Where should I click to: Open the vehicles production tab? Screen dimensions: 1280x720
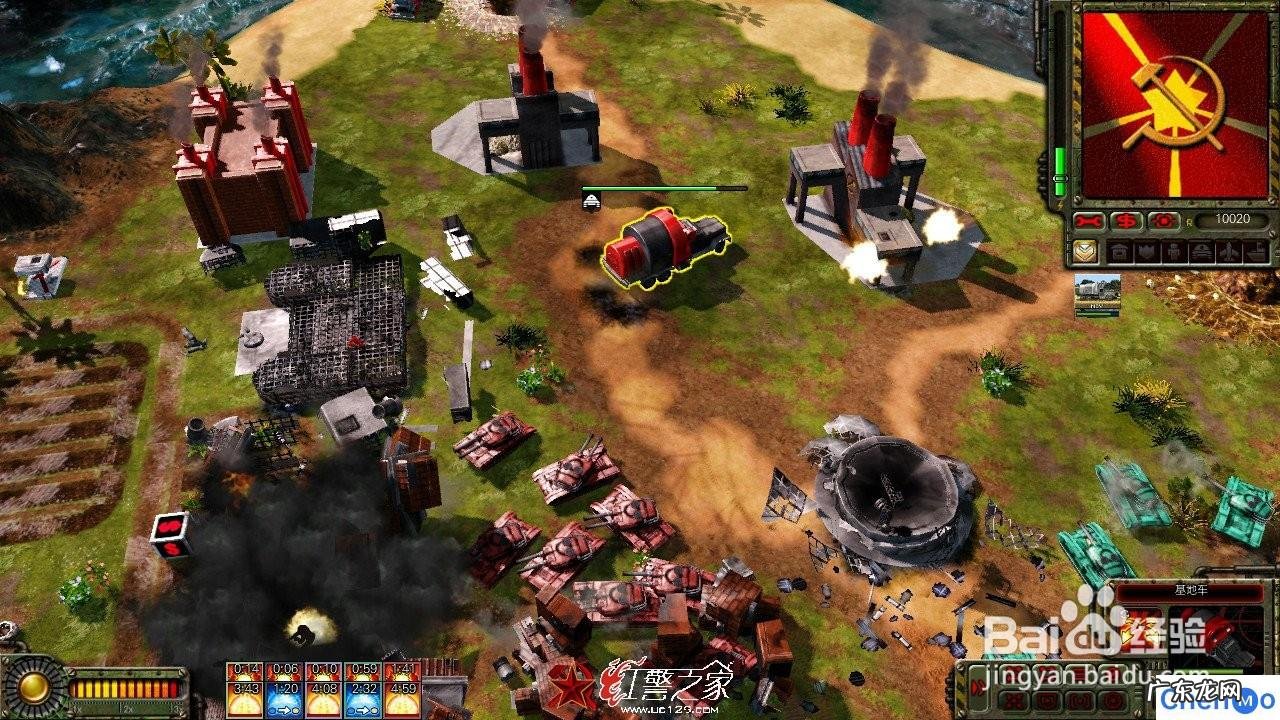tap(1172, 252)
